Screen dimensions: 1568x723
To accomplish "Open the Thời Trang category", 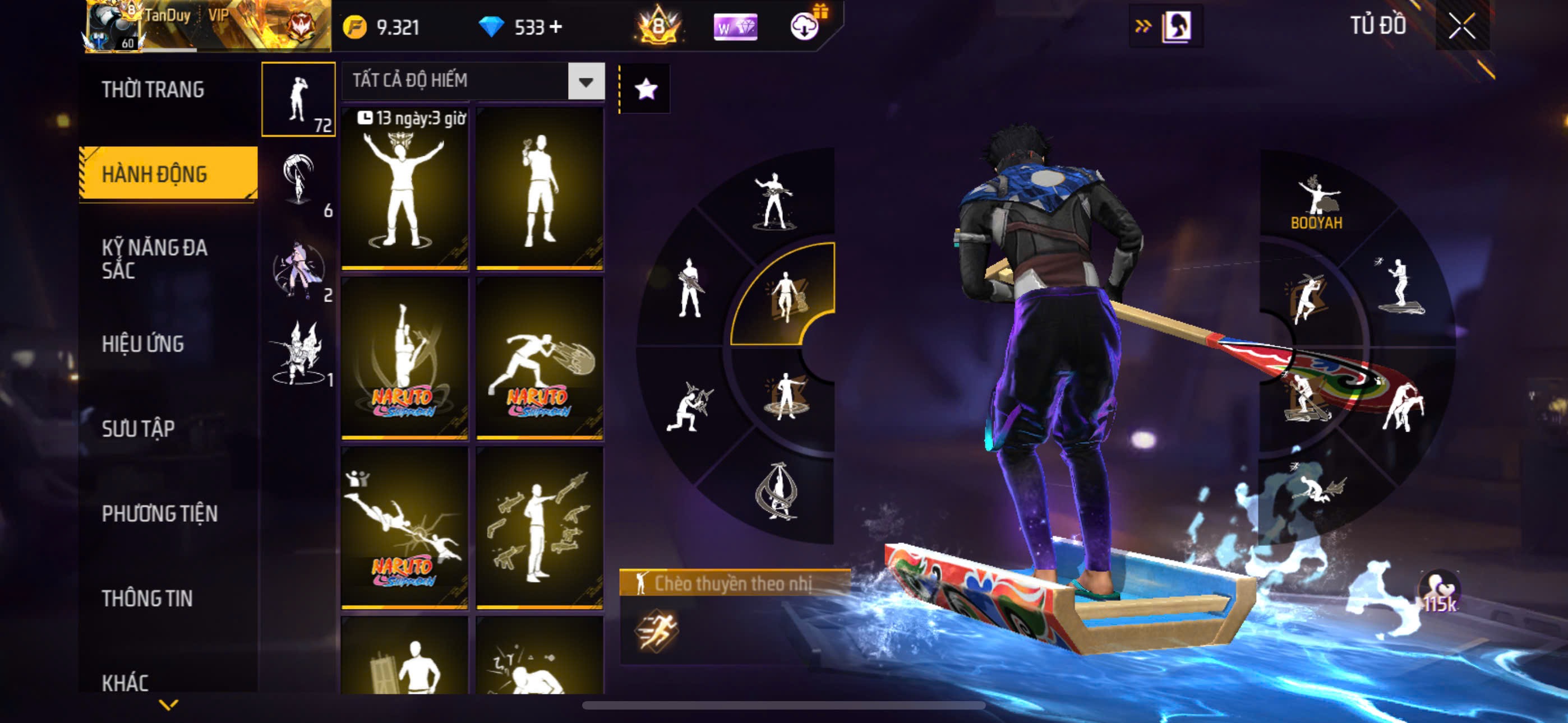I will pos(153,90).
